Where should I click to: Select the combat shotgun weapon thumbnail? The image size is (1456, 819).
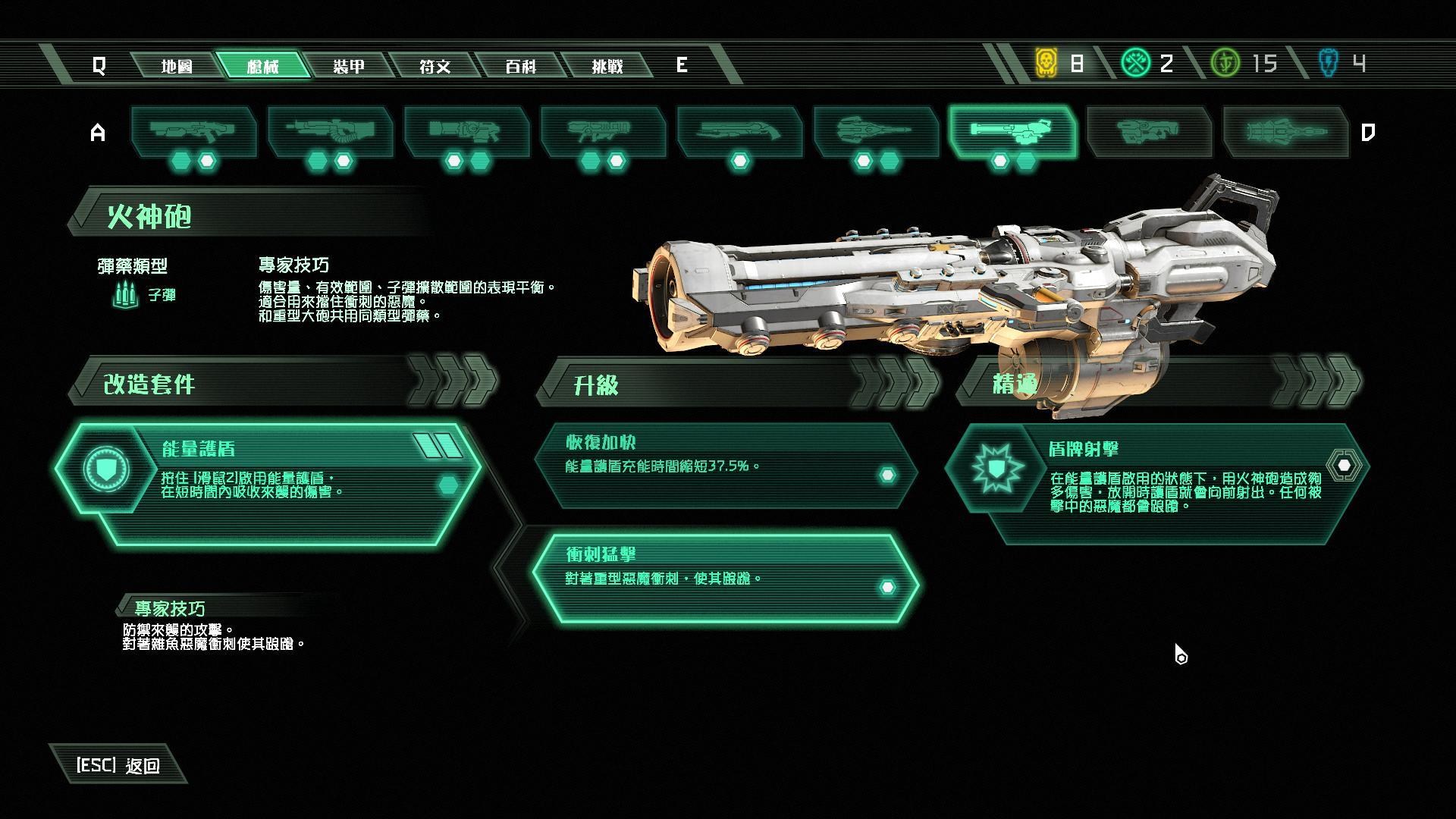193,132
